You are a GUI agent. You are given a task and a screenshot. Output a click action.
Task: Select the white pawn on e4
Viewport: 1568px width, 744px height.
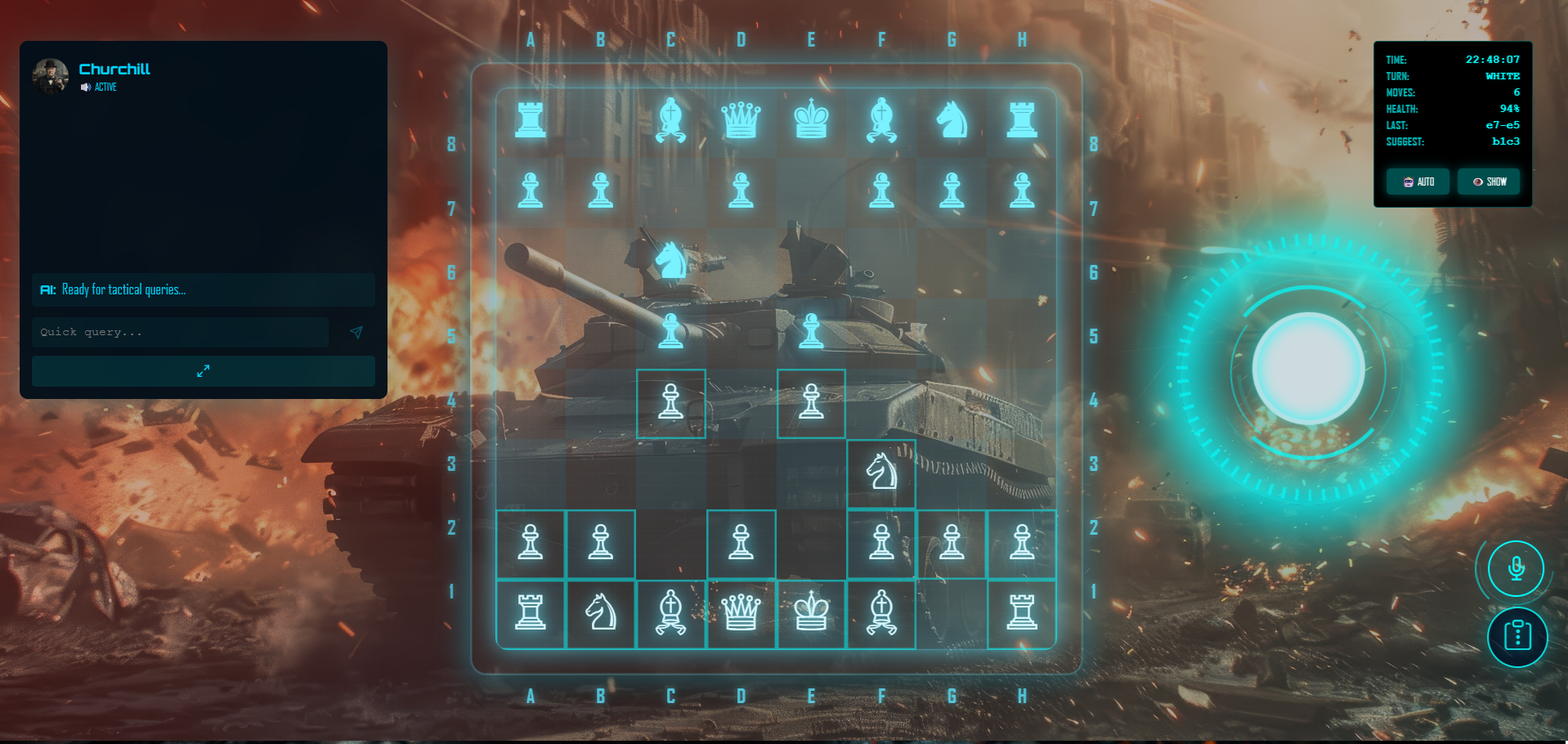[x=811, y=403]
